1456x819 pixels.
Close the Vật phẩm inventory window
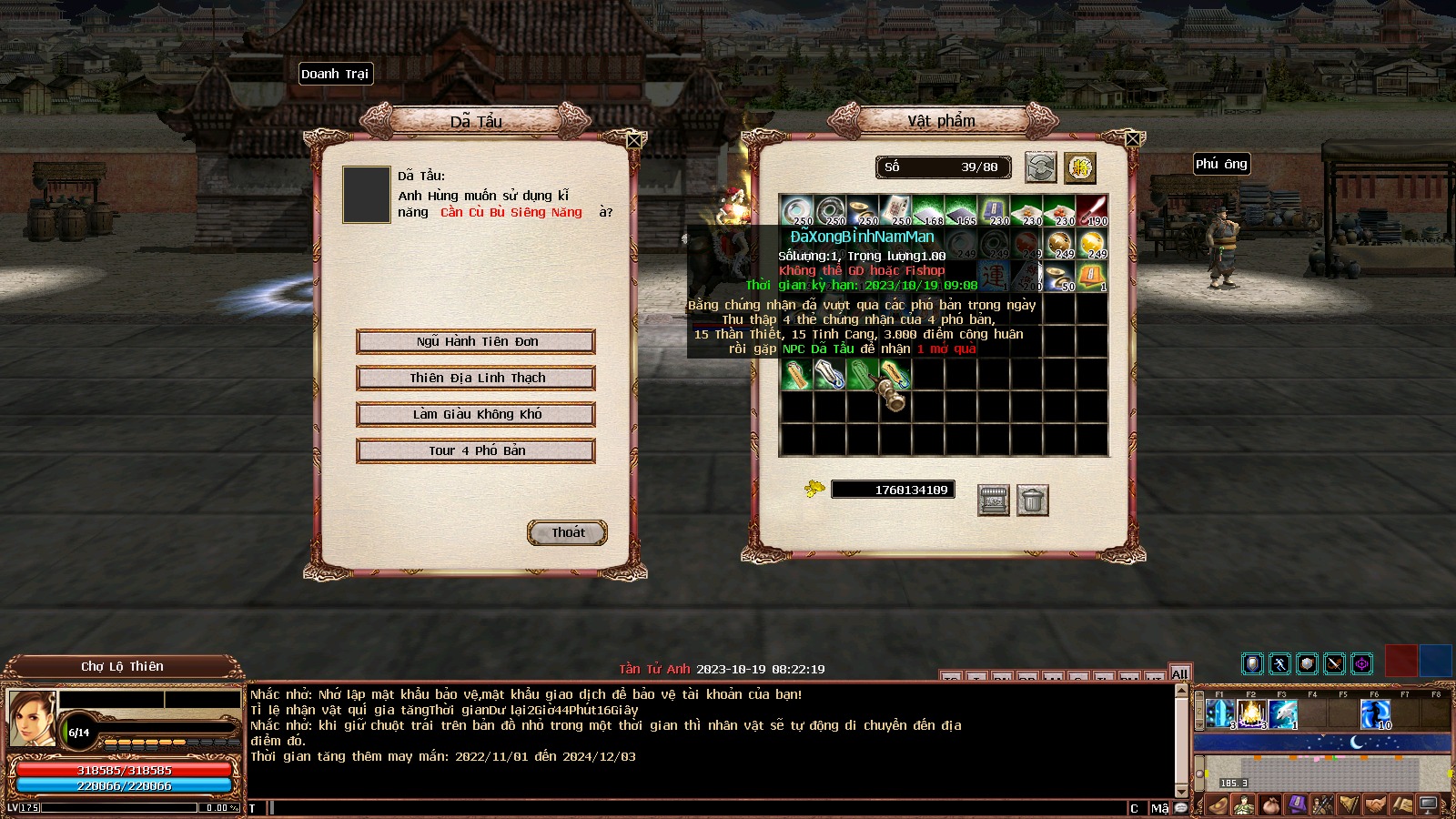coord(1133,139)
